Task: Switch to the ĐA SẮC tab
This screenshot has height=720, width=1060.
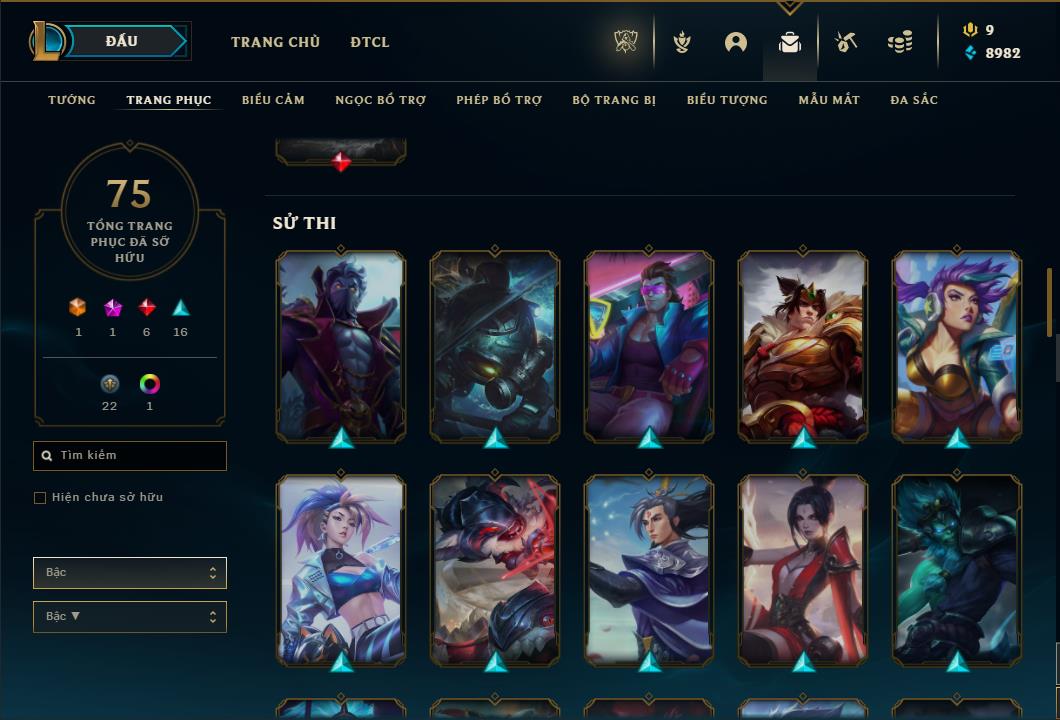Action: (x=914, y=100)
